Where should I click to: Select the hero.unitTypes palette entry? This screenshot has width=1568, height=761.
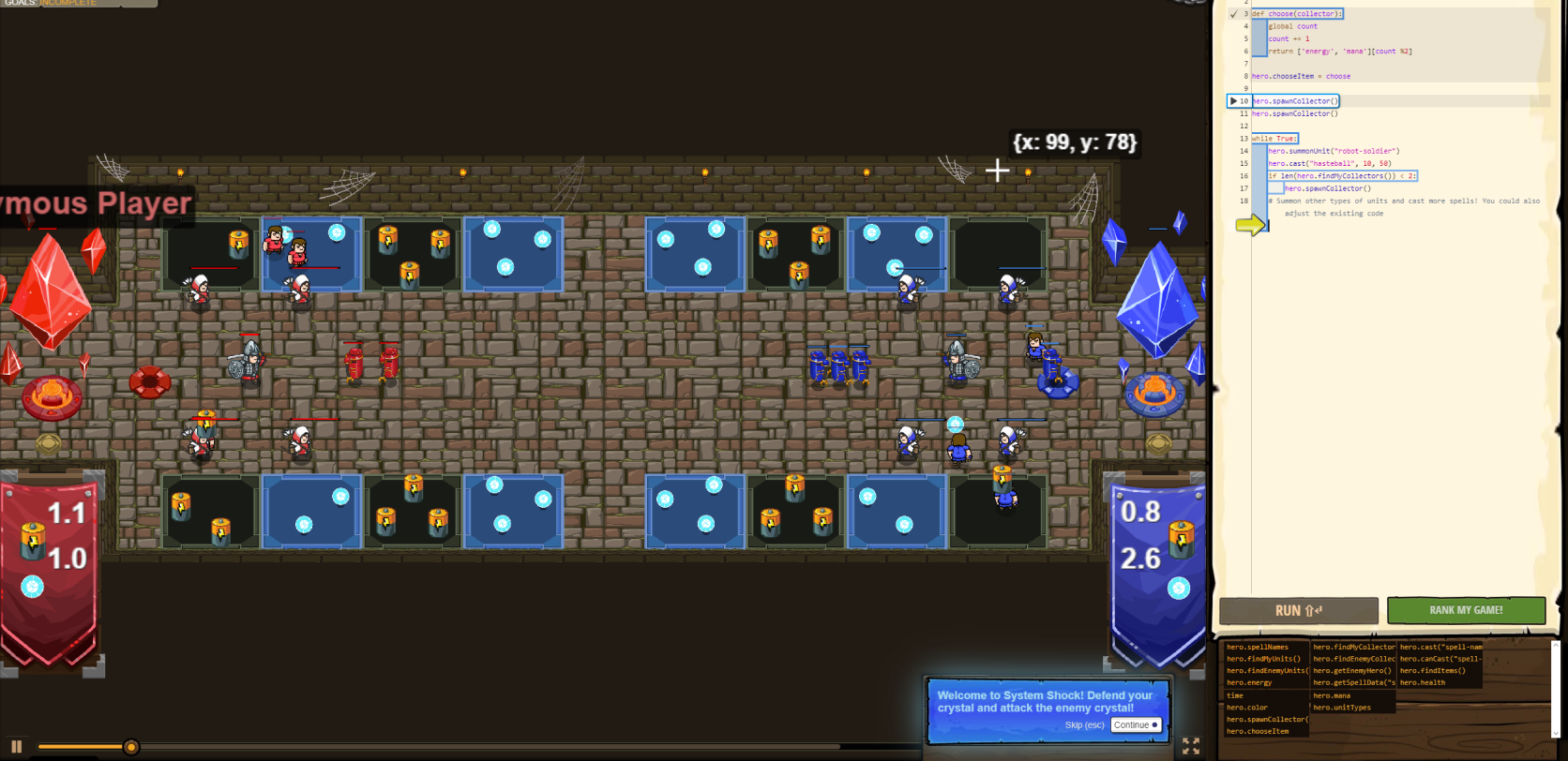click(1342, 708)
